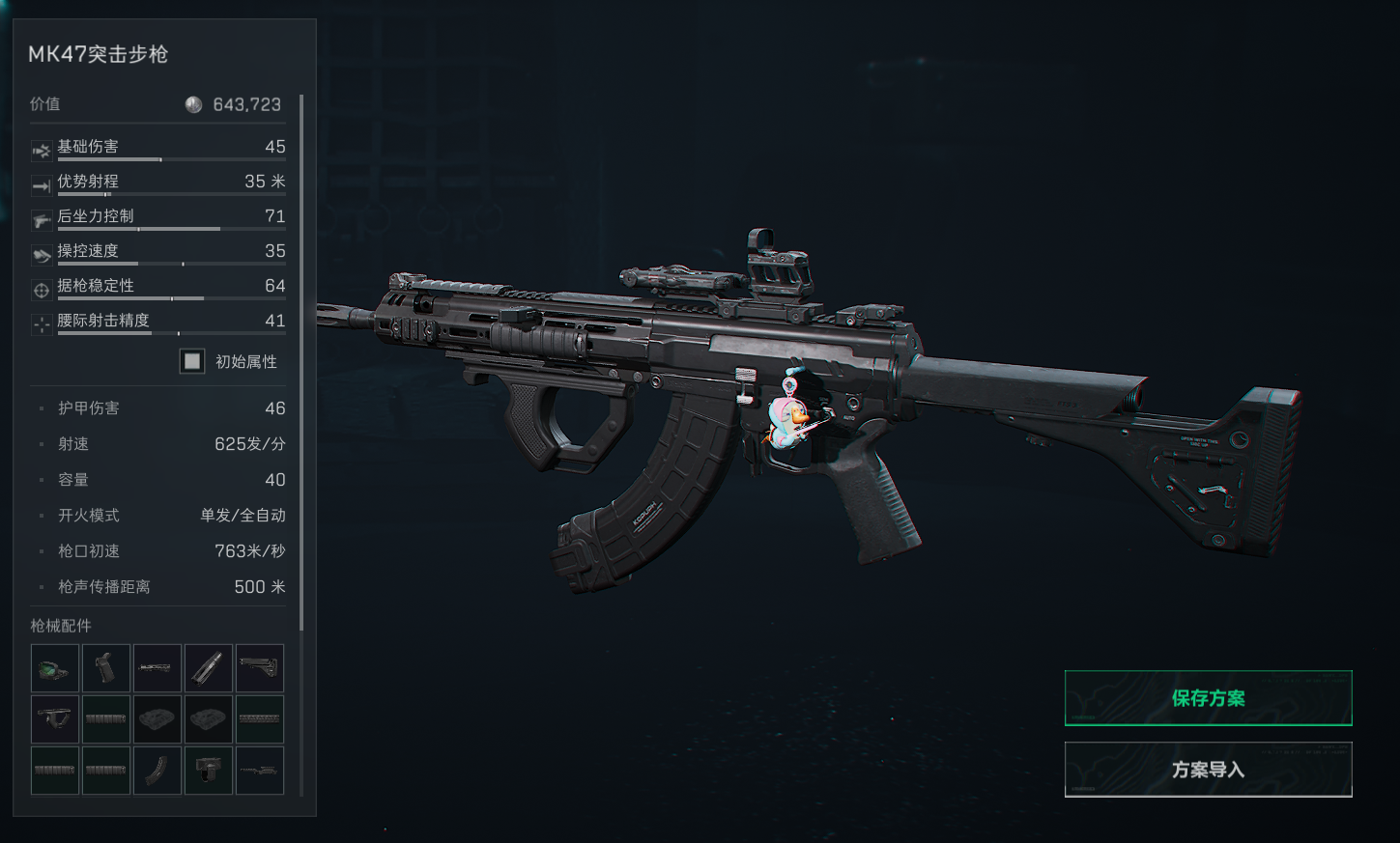Select the angled foregrip attachment slot
Viewport: 1400px width, 843px height.
(x=55, y=719)
